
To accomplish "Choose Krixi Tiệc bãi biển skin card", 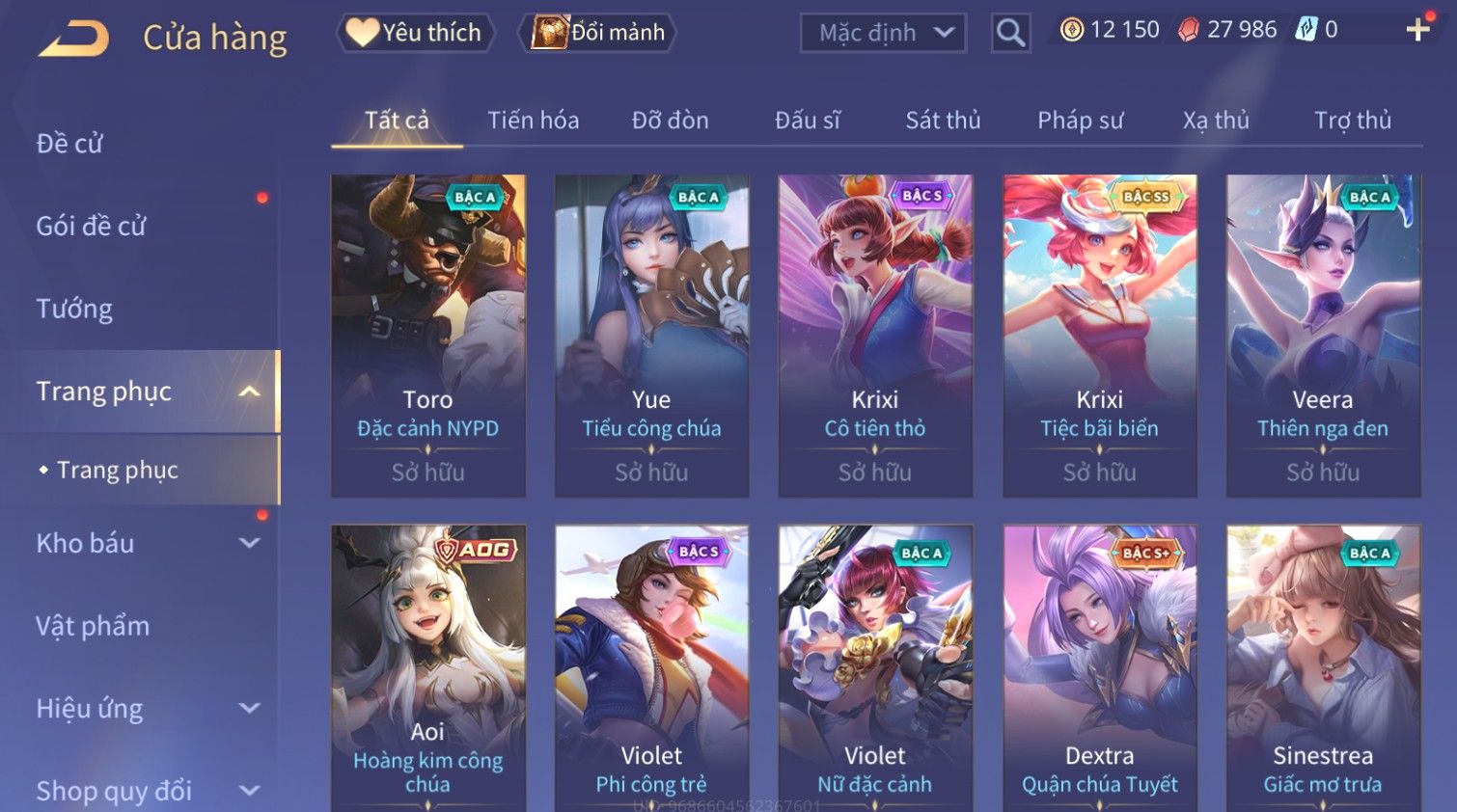I will [x=1099, y=335].
